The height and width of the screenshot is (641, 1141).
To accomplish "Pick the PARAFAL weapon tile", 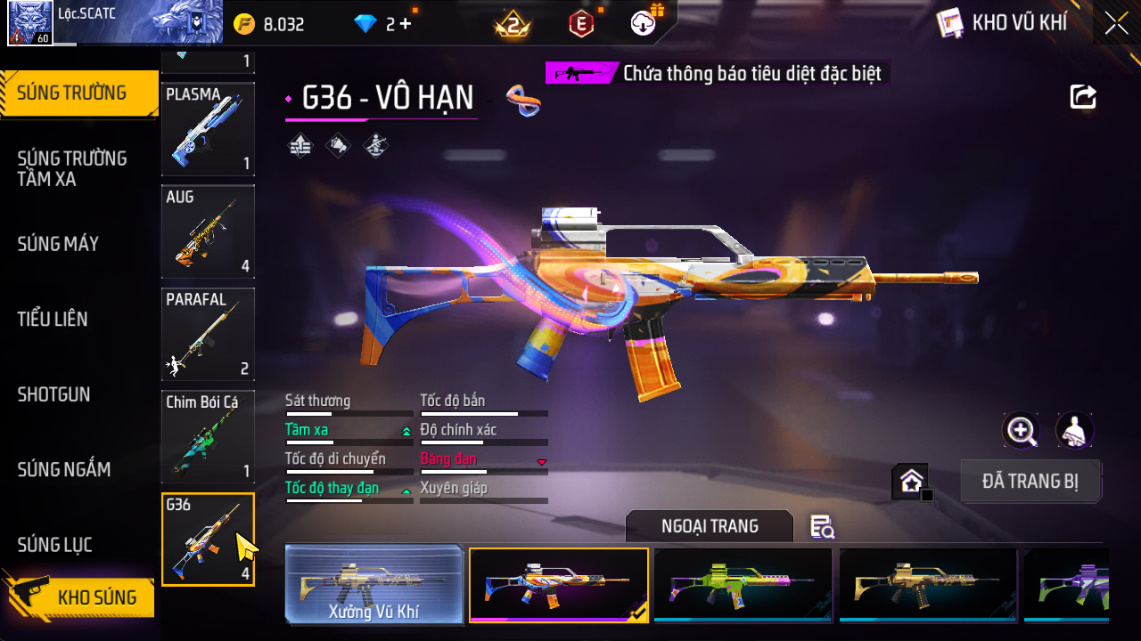I will point(208,334).
